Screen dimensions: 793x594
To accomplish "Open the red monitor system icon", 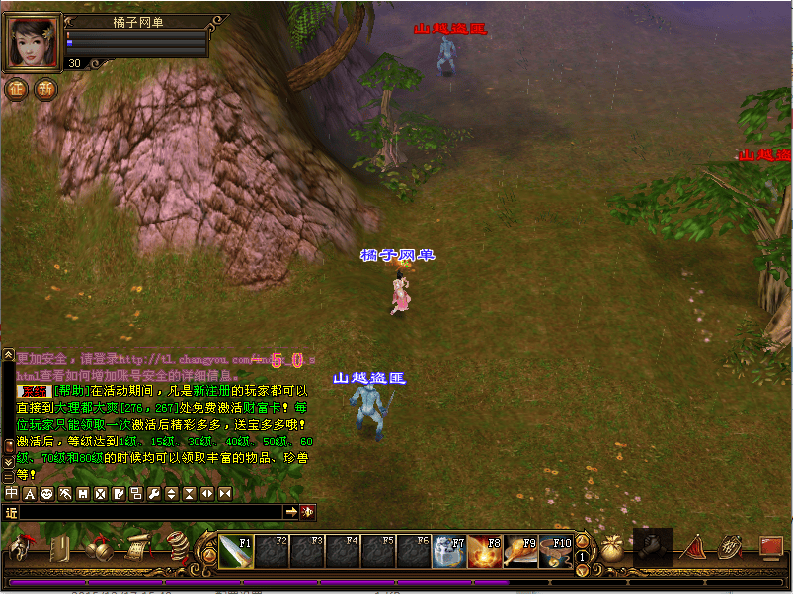I will [770, 547].
